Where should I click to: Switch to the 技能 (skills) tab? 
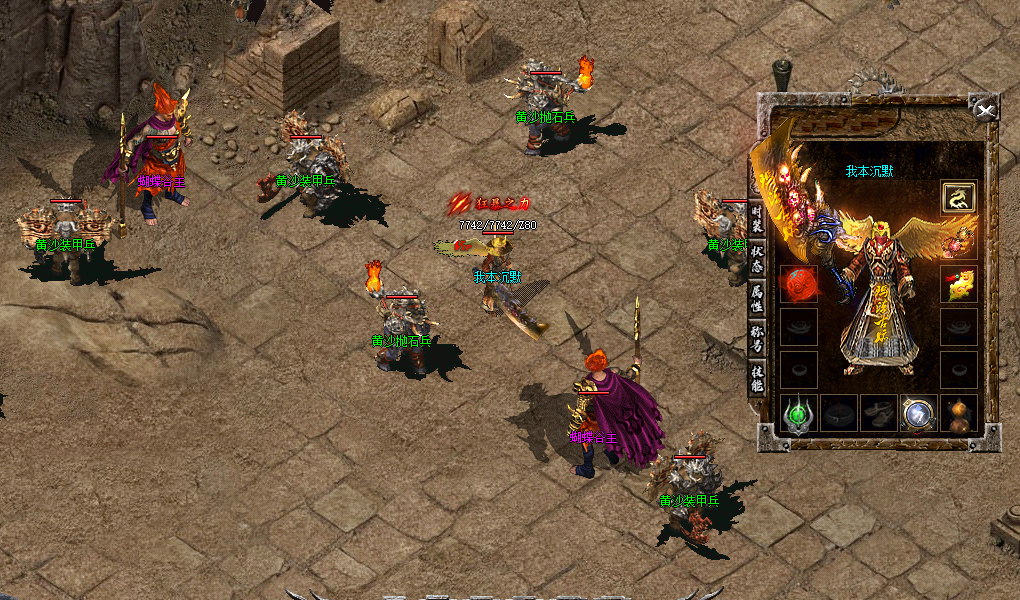click(x=757, y=377)
